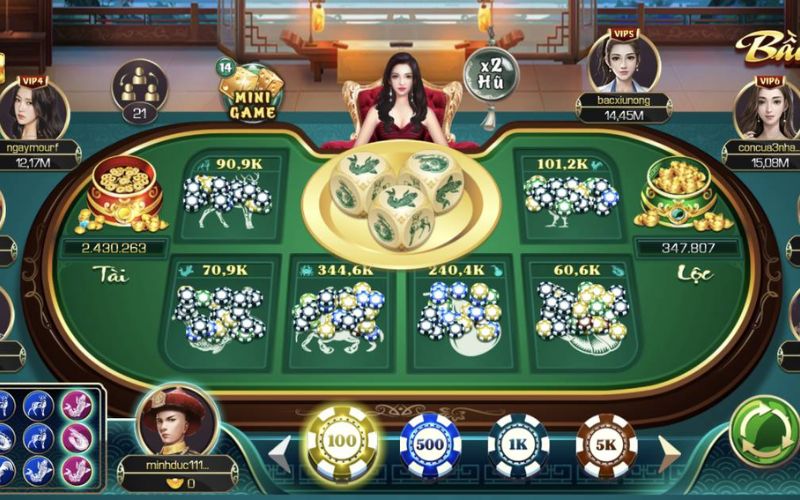800x500 pixels.
Task: Bet on the rooster tile showing 101,2K
Action: pos(566,190)
